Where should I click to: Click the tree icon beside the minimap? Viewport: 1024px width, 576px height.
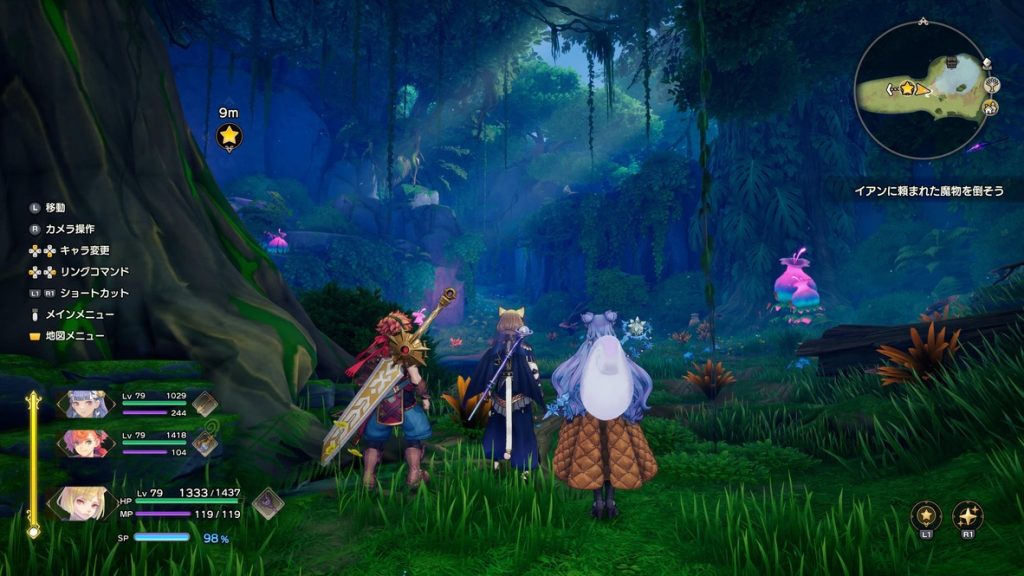click(x=990, y=86)
